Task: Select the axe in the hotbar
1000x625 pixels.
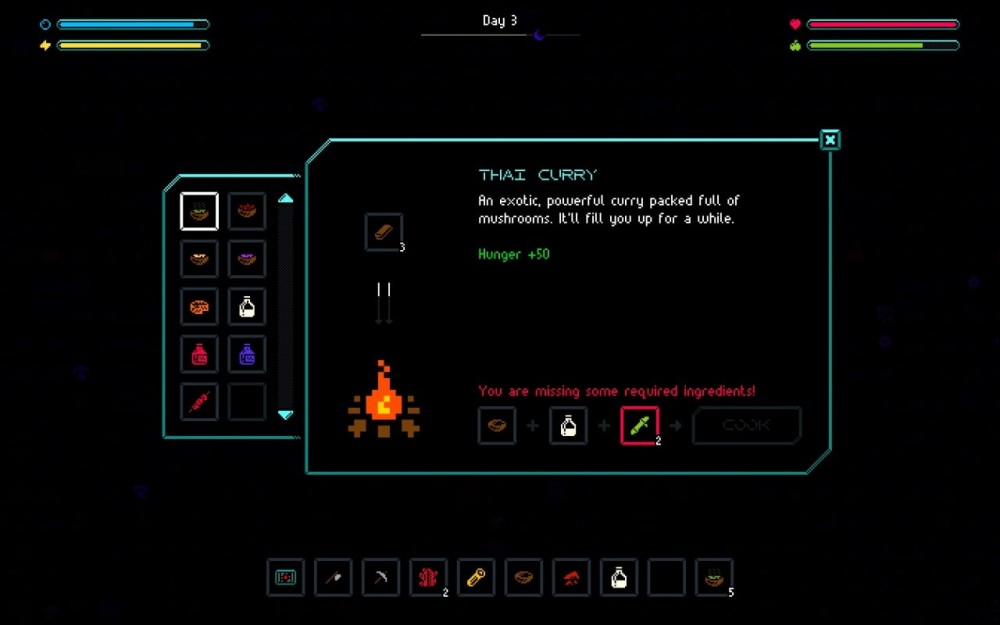Action: click(333, 577)
